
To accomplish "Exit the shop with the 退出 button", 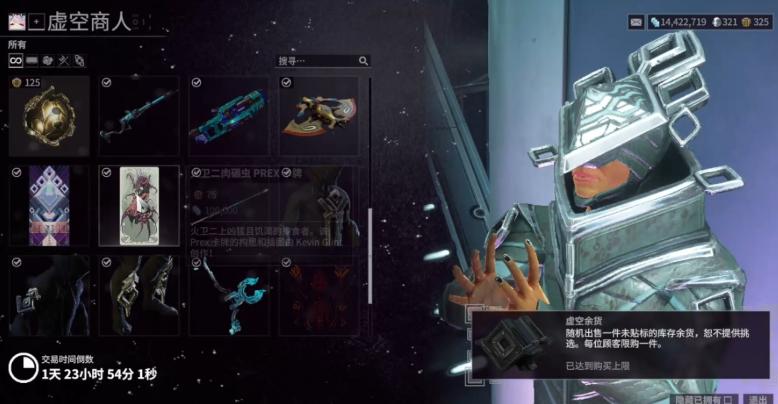I will tap(757, 398).
